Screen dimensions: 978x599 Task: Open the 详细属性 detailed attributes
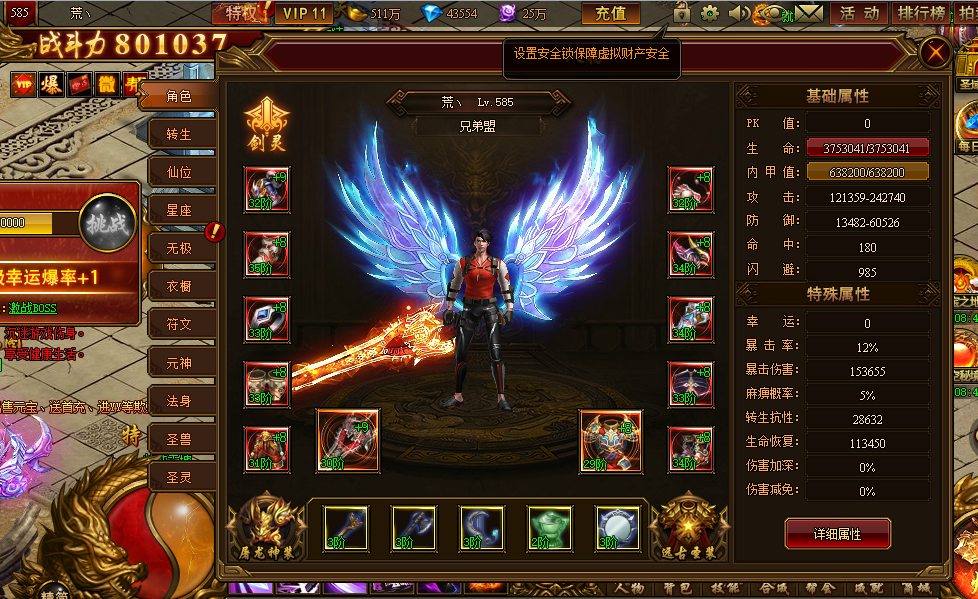point(837,534)
